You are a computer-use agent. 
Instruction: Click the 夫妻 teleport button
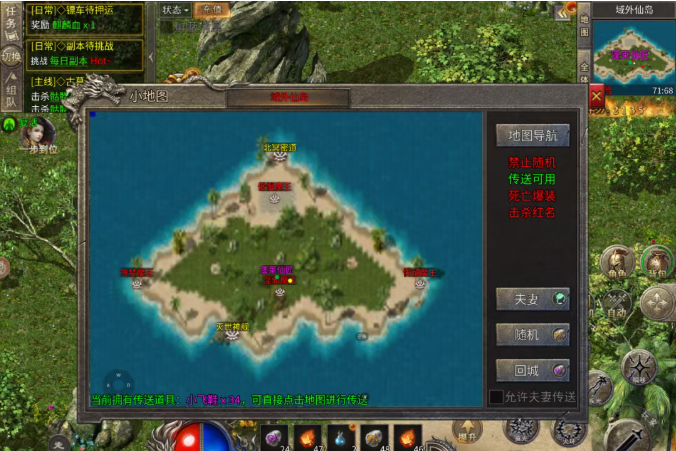(532, 298)
